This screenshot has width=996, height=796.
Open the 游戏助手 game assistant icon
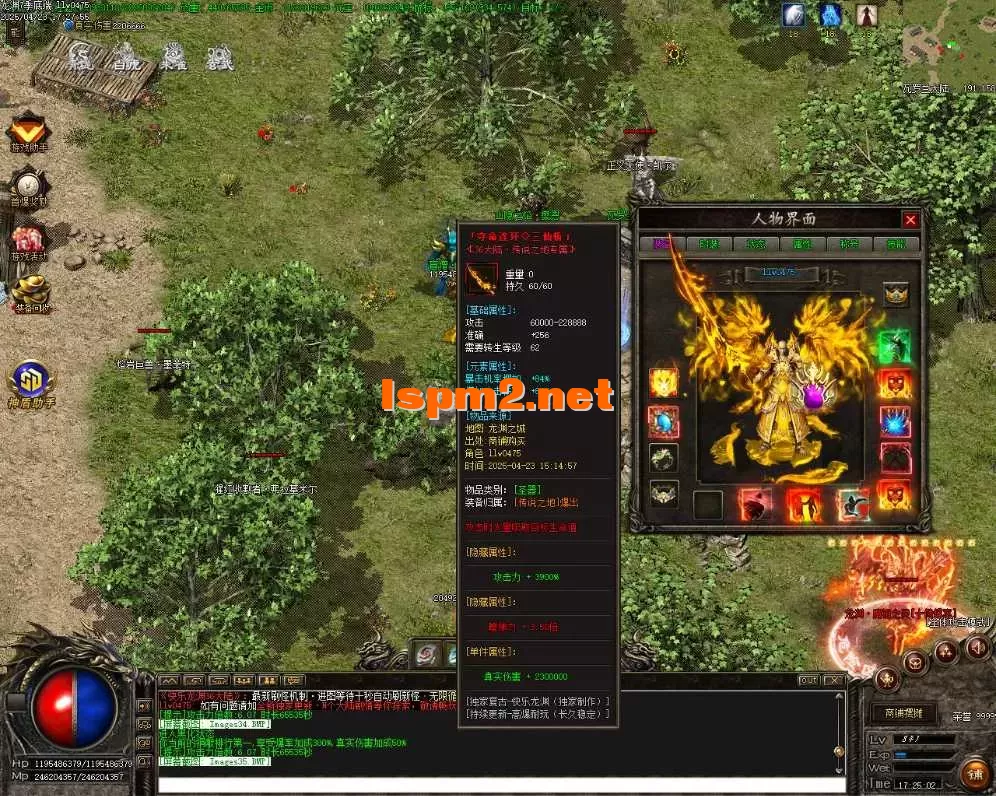[x=29, y=129]
